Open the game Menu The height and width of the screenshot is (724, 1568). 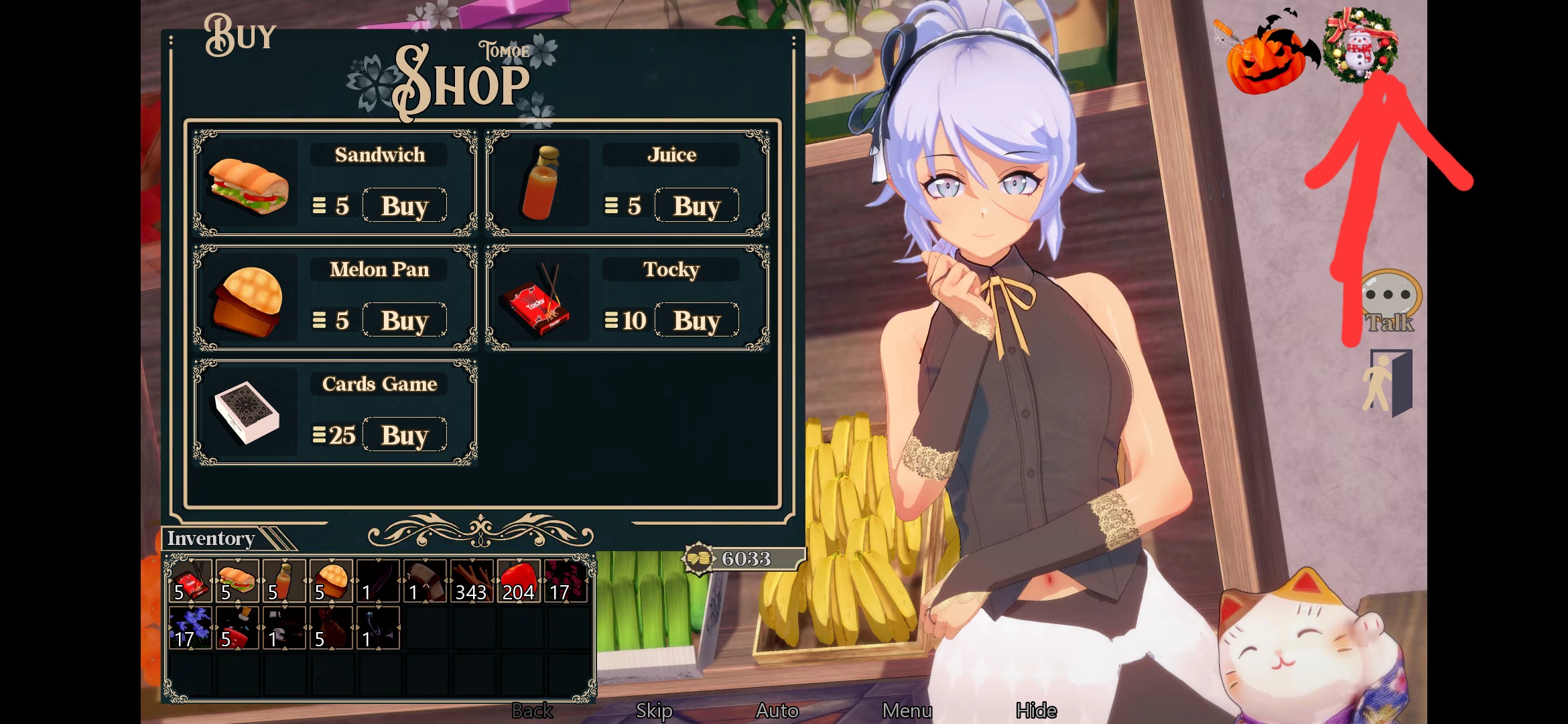907,711
